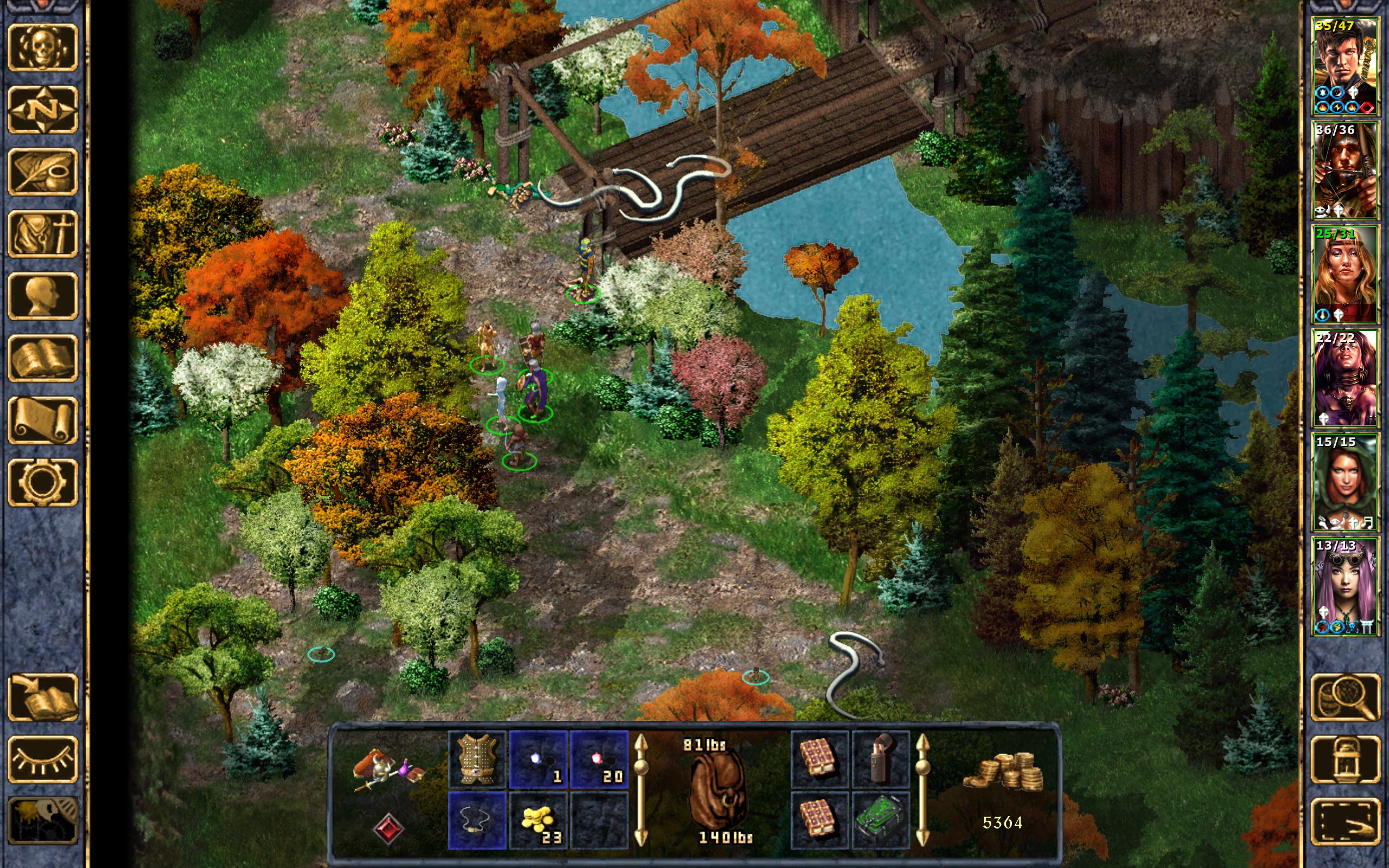
Task: Select the red-haired hooded portrait at 15/15
Action: click(x=1344, y=482)
